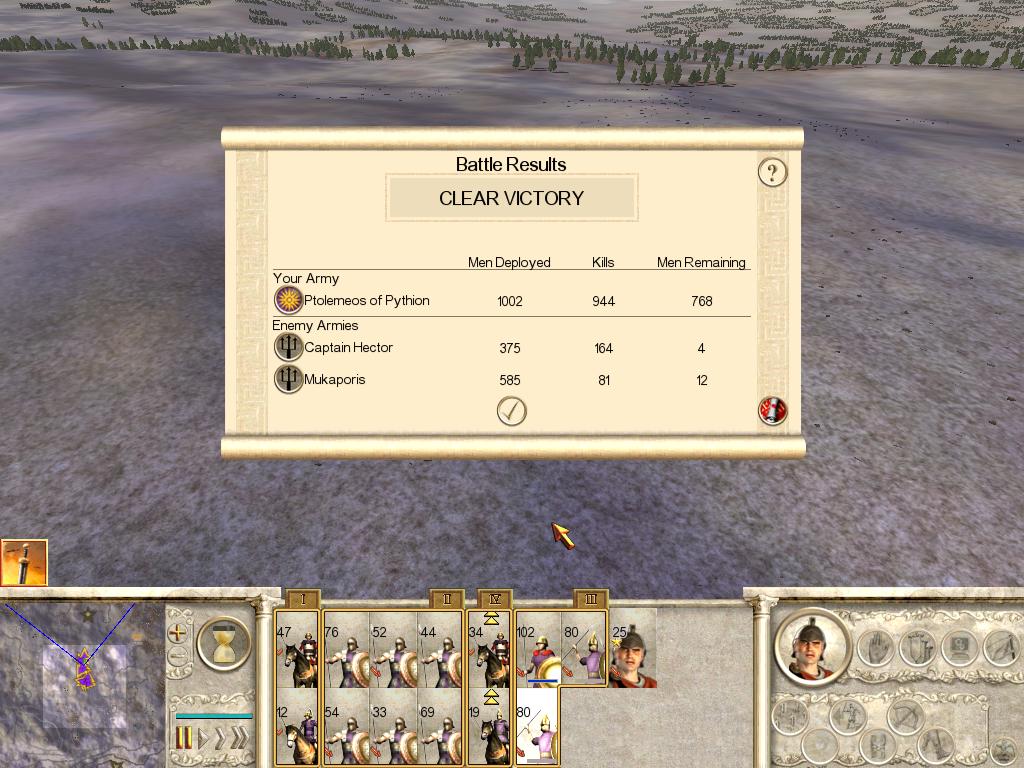Click the sword icon above the minimap

[24, 563]
